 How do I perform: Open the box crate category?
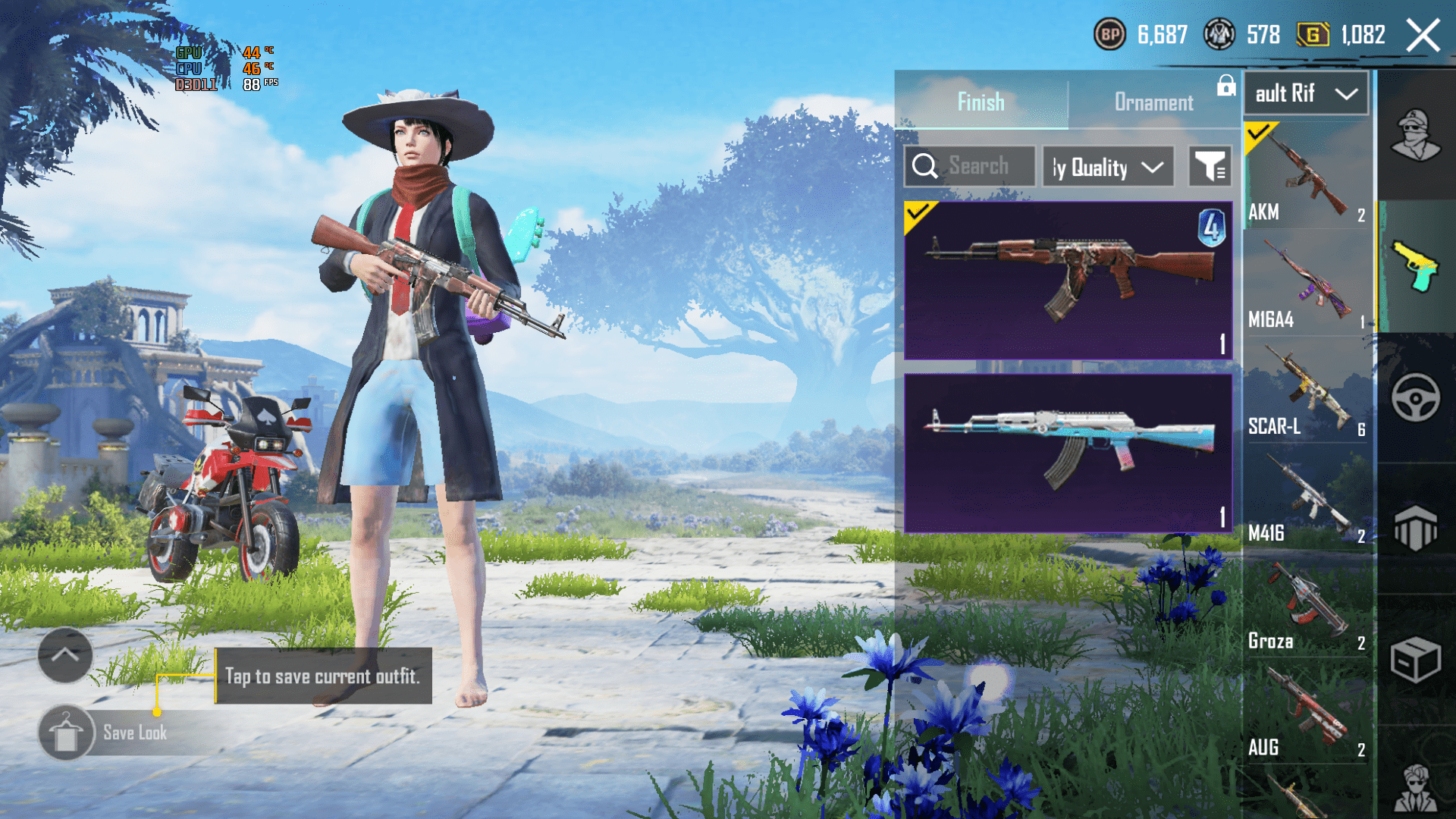point(1416,660)
